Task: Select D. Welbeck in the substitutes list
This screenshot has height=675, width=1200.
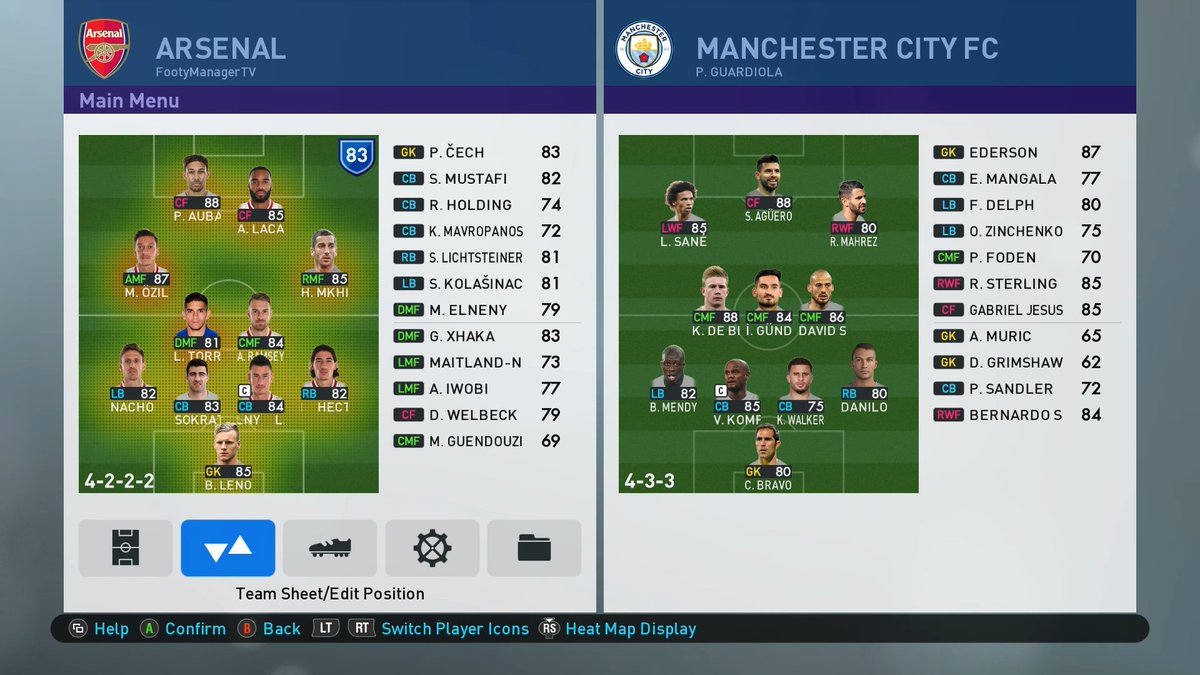Action: 478,415
